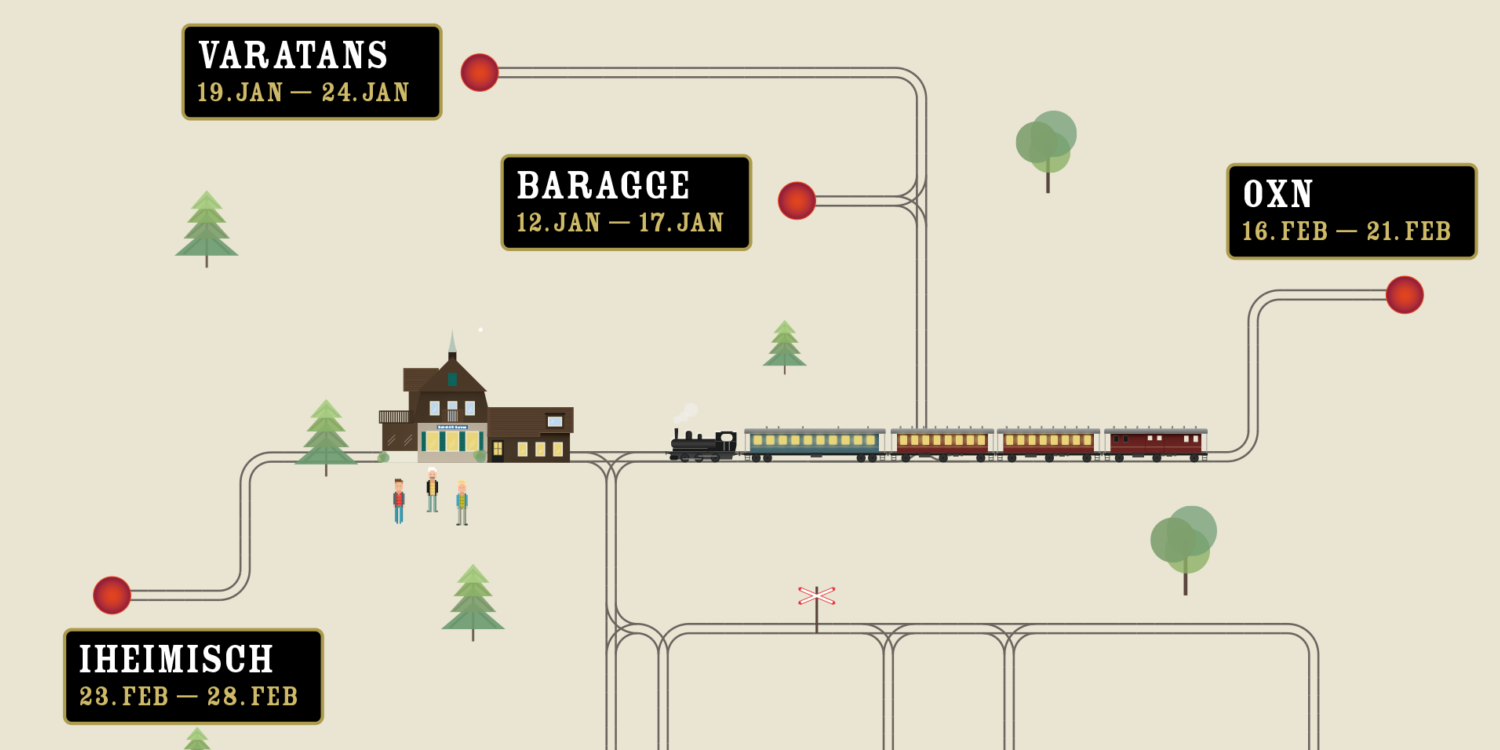The width and height of the screenshot is (1500, 750).
Task: Open the Iheimisch station label
Action: pyautogui.click(x=193, y=676)
